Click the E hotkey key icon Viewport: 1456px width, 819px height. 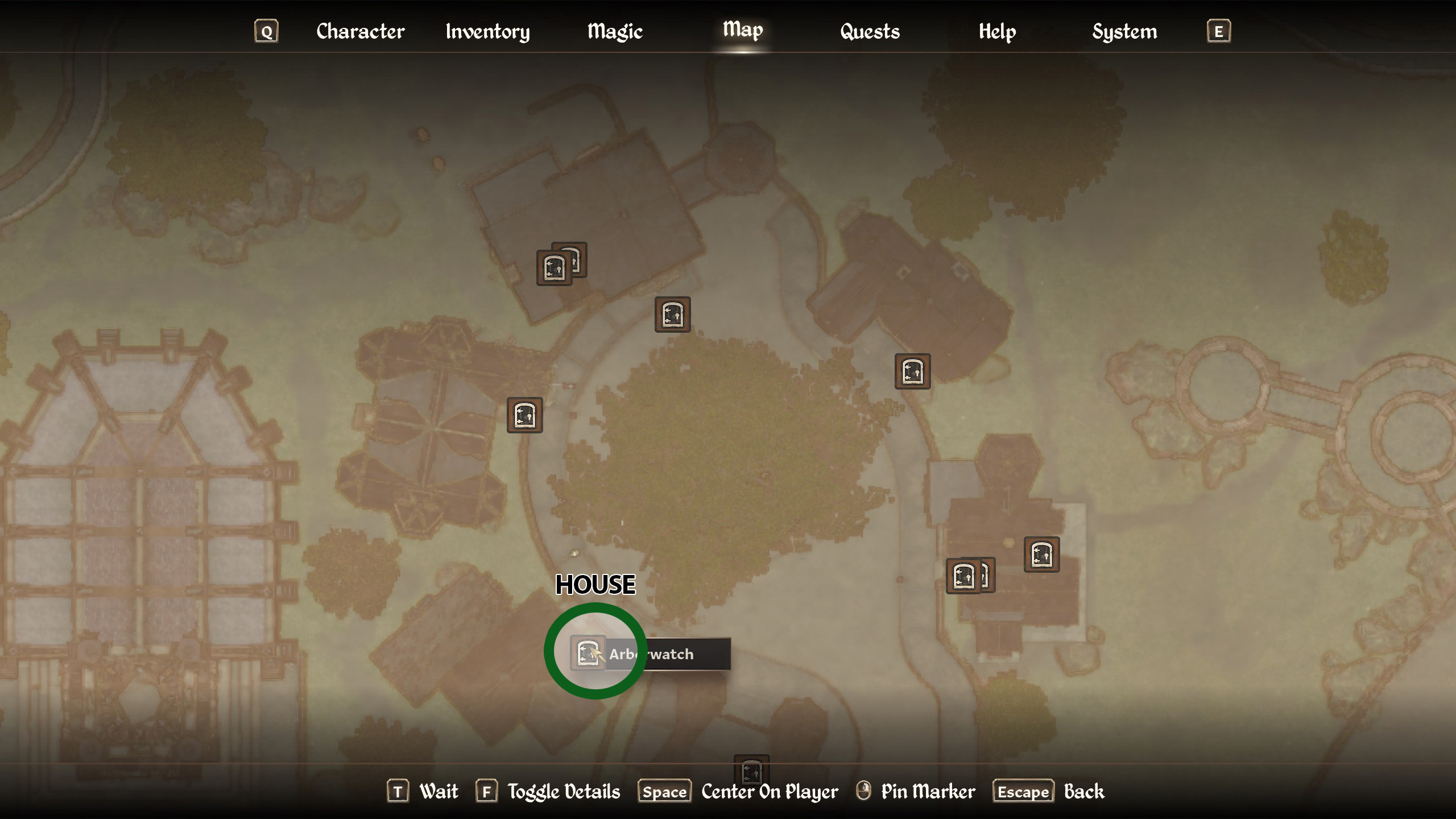[x=1218, y=31]
